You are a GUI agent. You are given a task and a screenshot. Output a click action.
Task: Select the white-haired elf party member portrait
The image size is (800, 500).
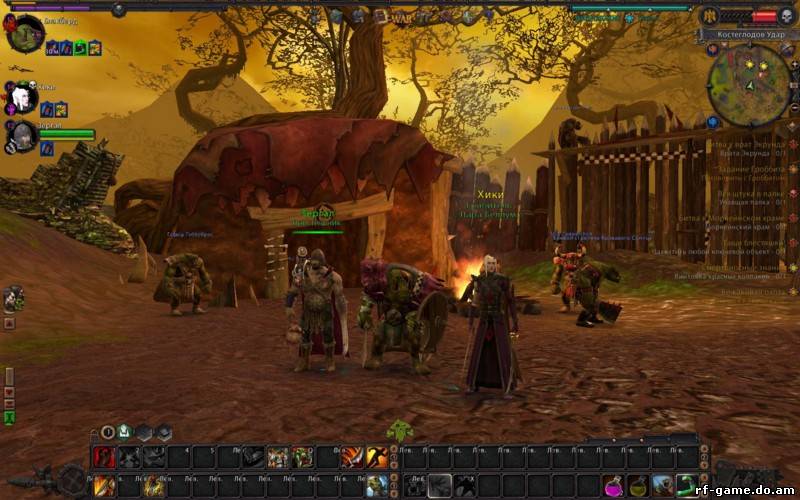click(23, 100)
